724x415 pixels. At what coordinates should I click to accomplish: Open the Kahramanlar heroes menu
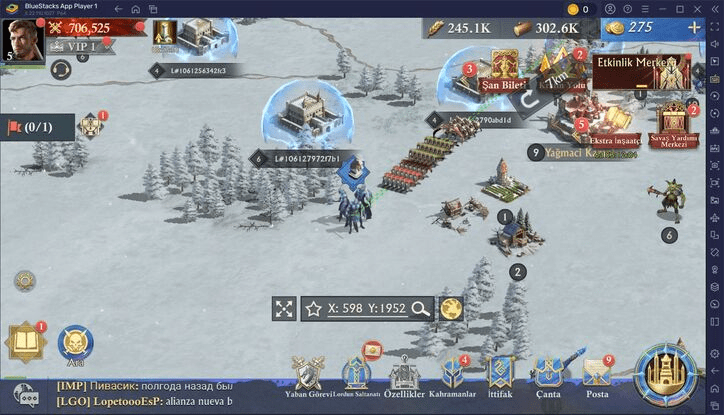tap(450, 380)
